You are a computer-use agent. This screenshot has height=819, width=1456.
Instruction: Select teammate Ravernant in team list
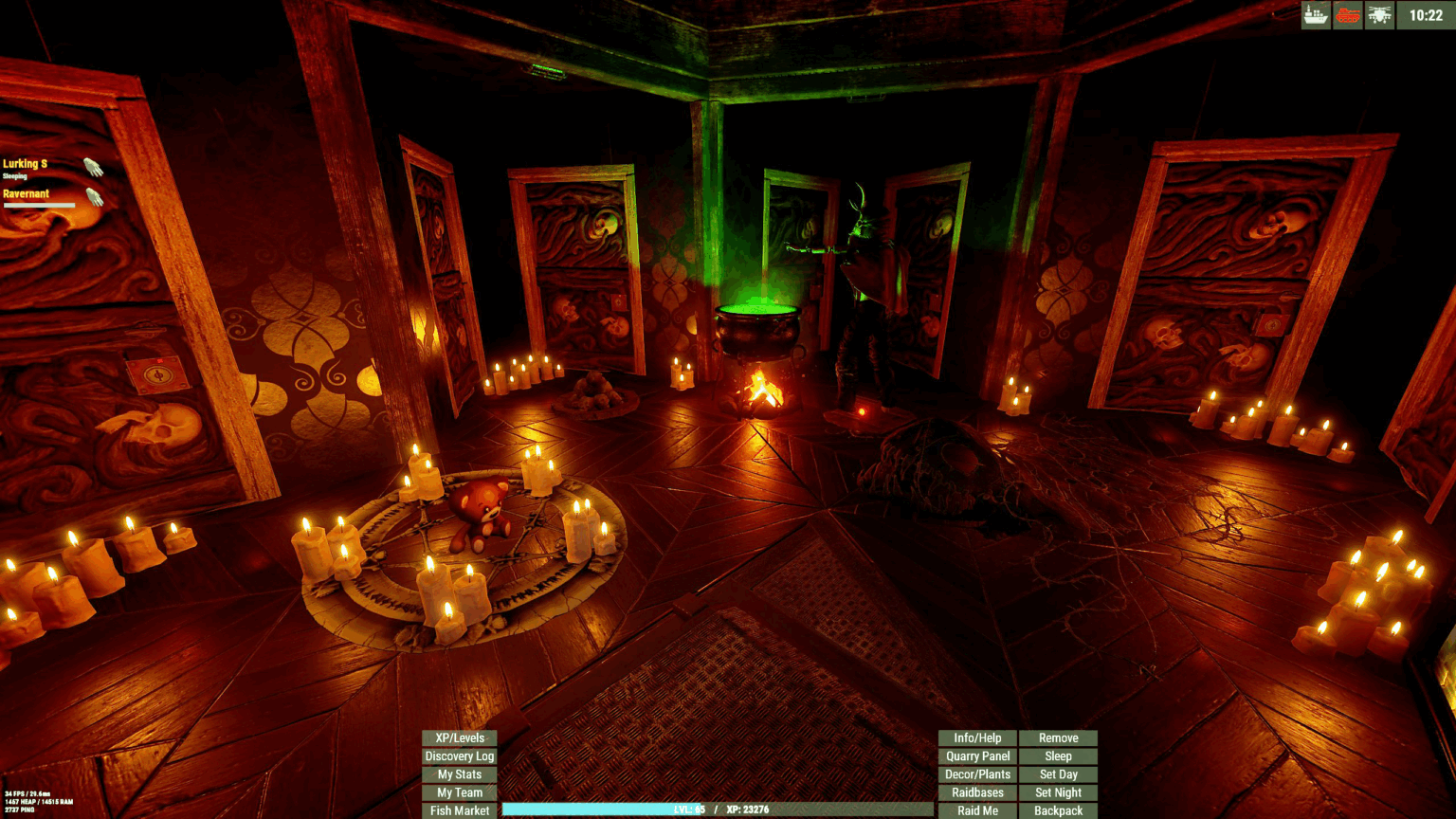click(27, 194)
